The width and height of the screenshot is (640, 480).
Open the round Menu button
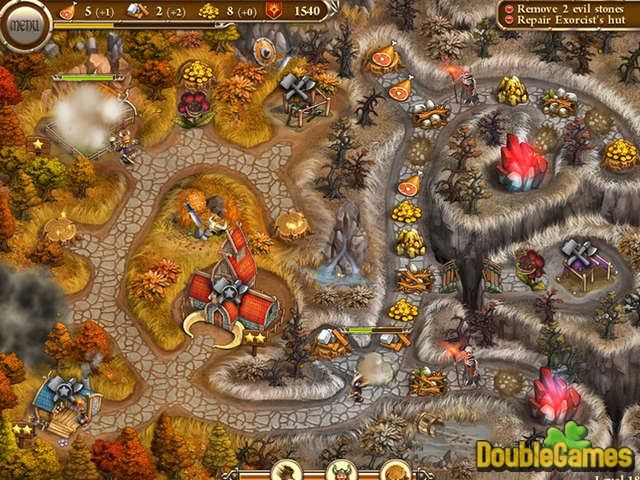coord(25,22)
